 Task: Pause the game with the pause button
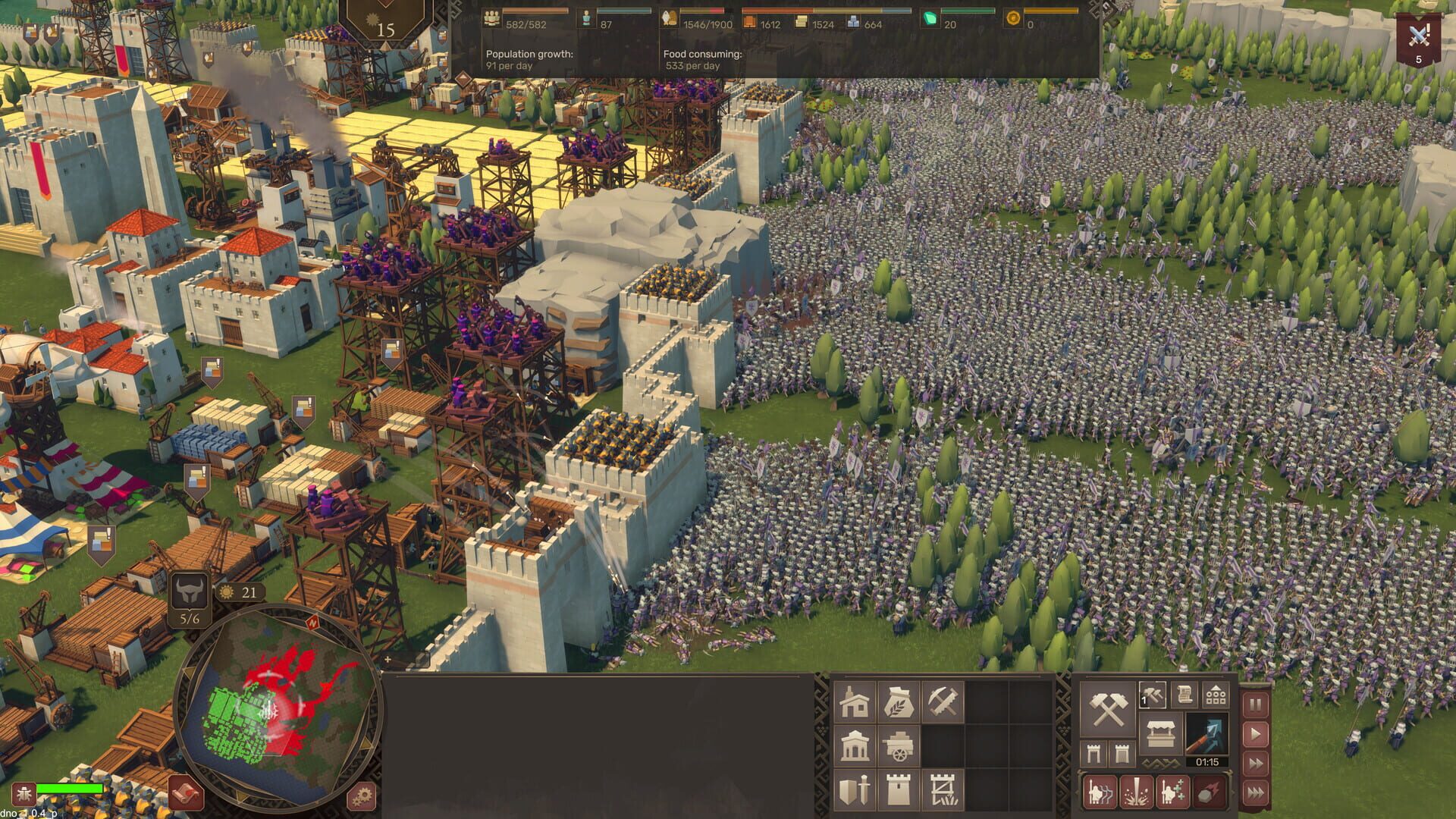[1256, 704]
